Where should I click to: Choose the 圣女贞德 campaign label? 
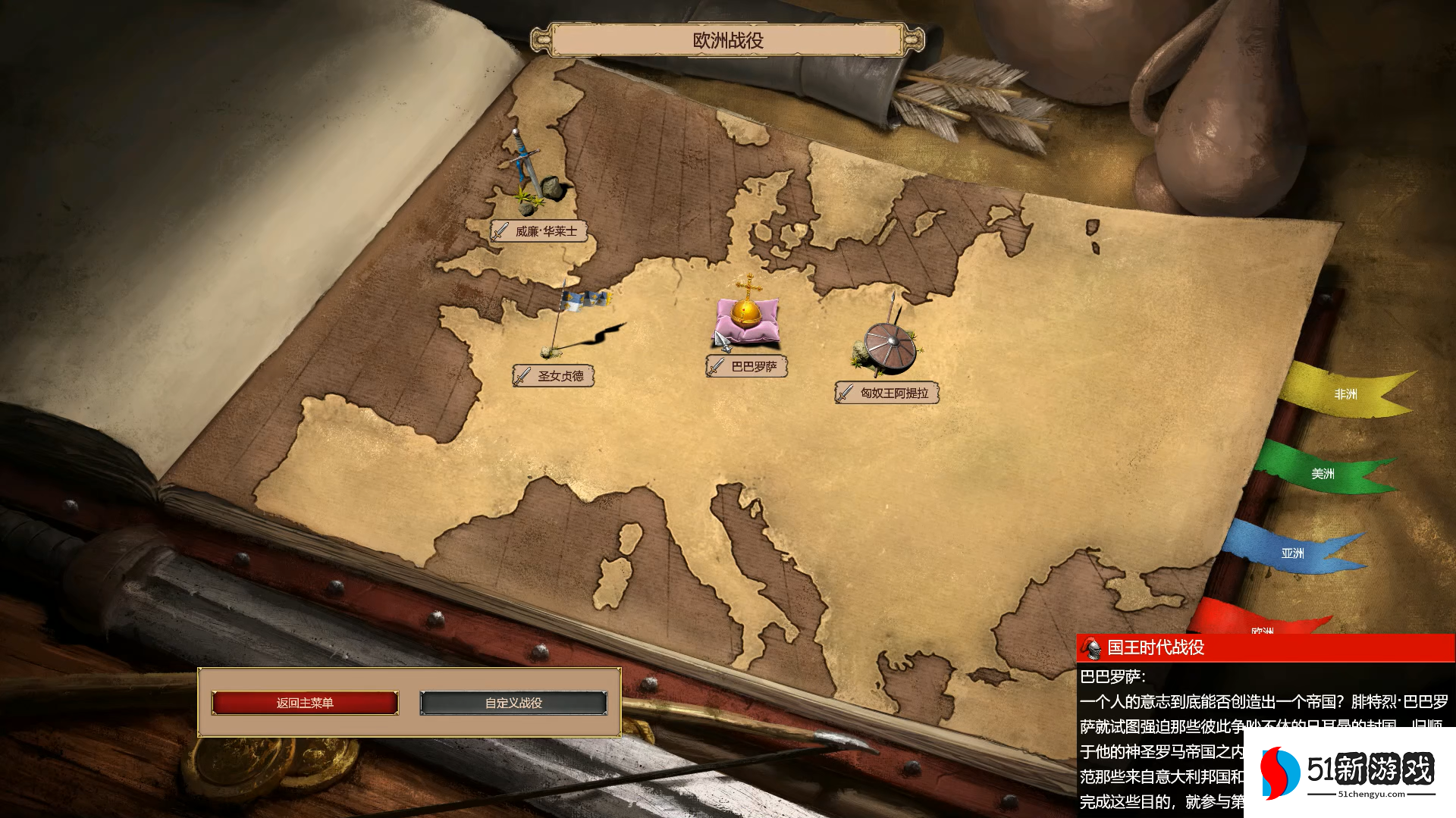(x=554, y=376)
